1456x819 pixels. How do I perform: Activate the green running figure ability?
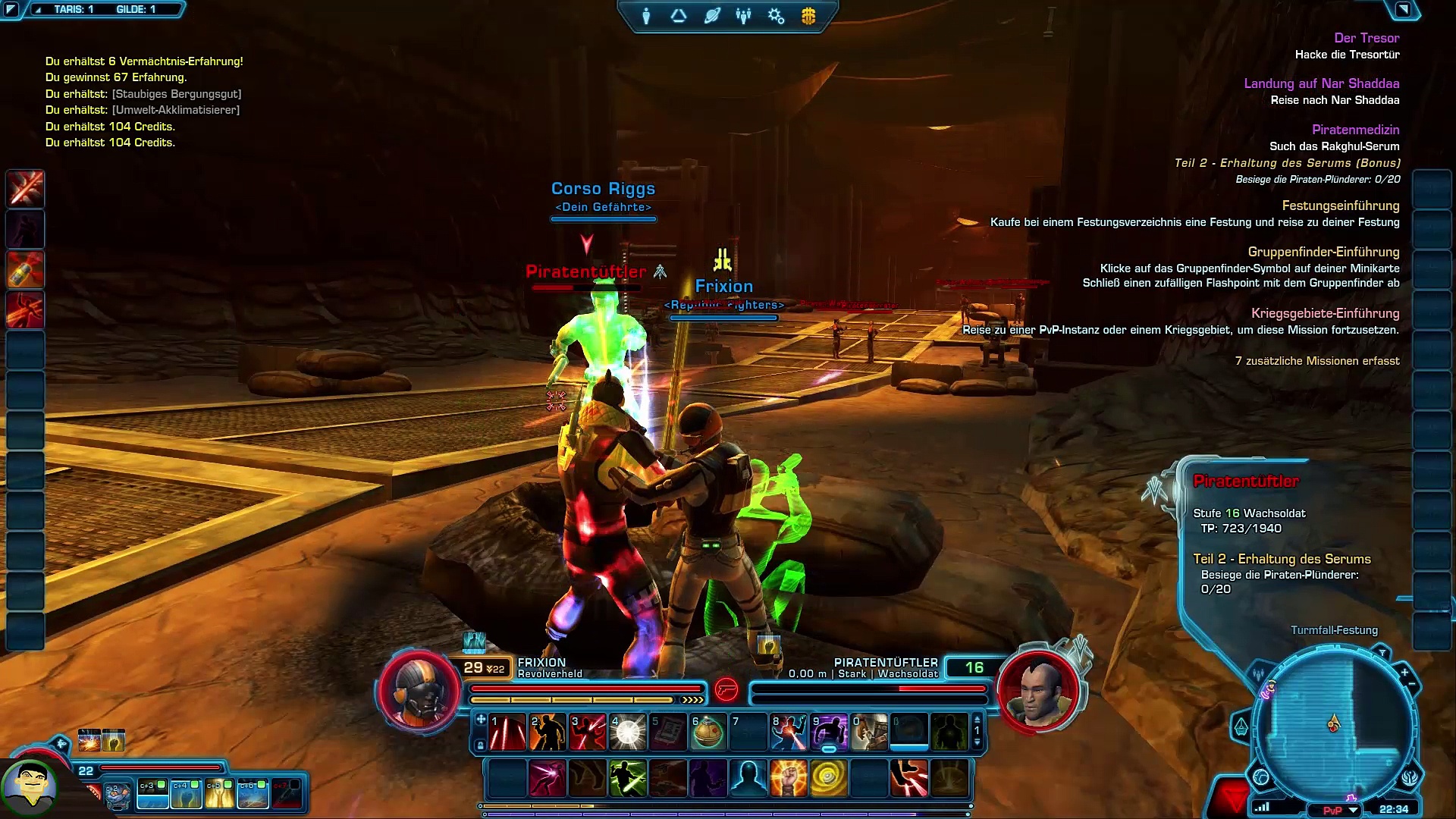(628, 779)
